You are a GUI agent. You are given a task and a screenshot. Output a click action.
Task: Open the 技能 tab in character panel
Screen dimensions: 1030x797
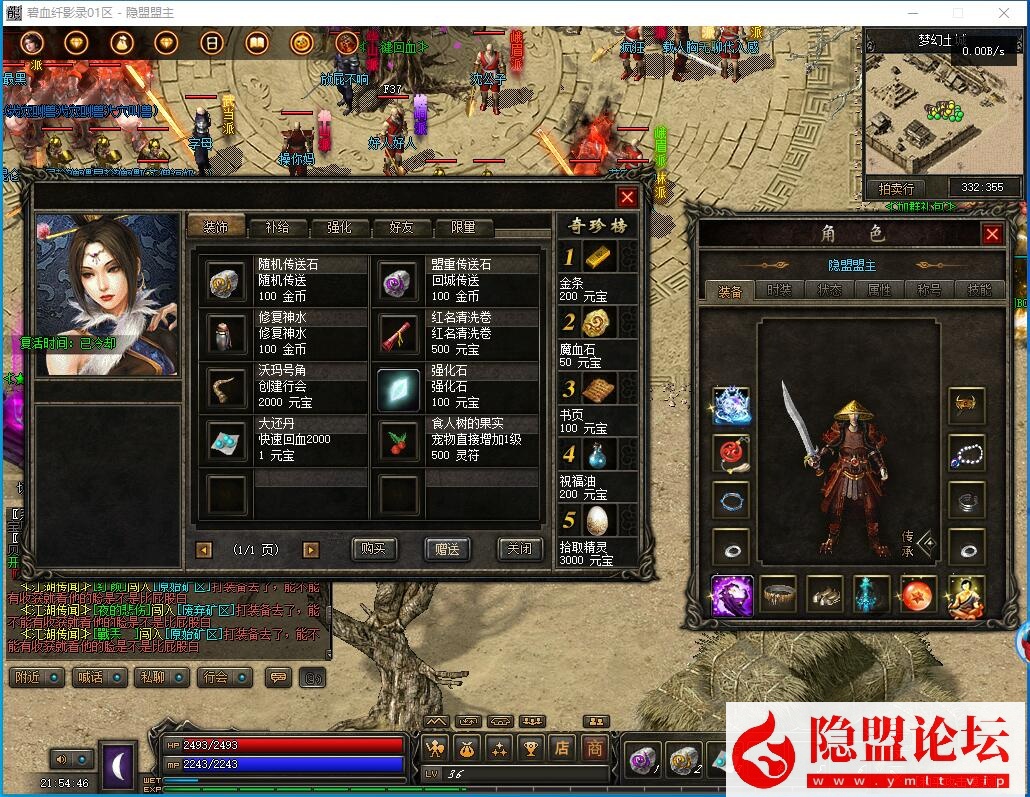(x=979, y=290)
